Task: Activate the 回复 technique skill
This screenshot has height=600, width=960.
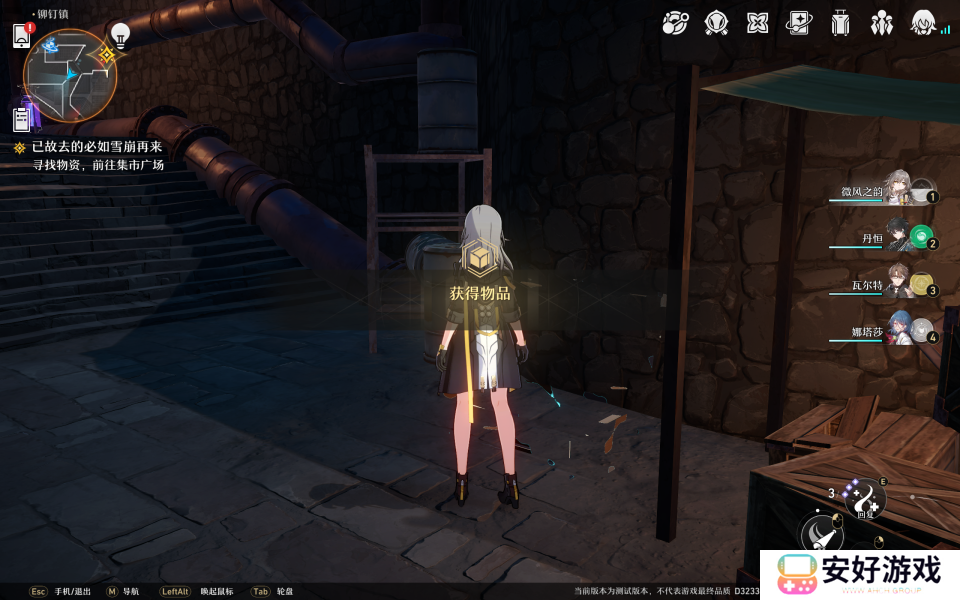Action: pos(866,498)
